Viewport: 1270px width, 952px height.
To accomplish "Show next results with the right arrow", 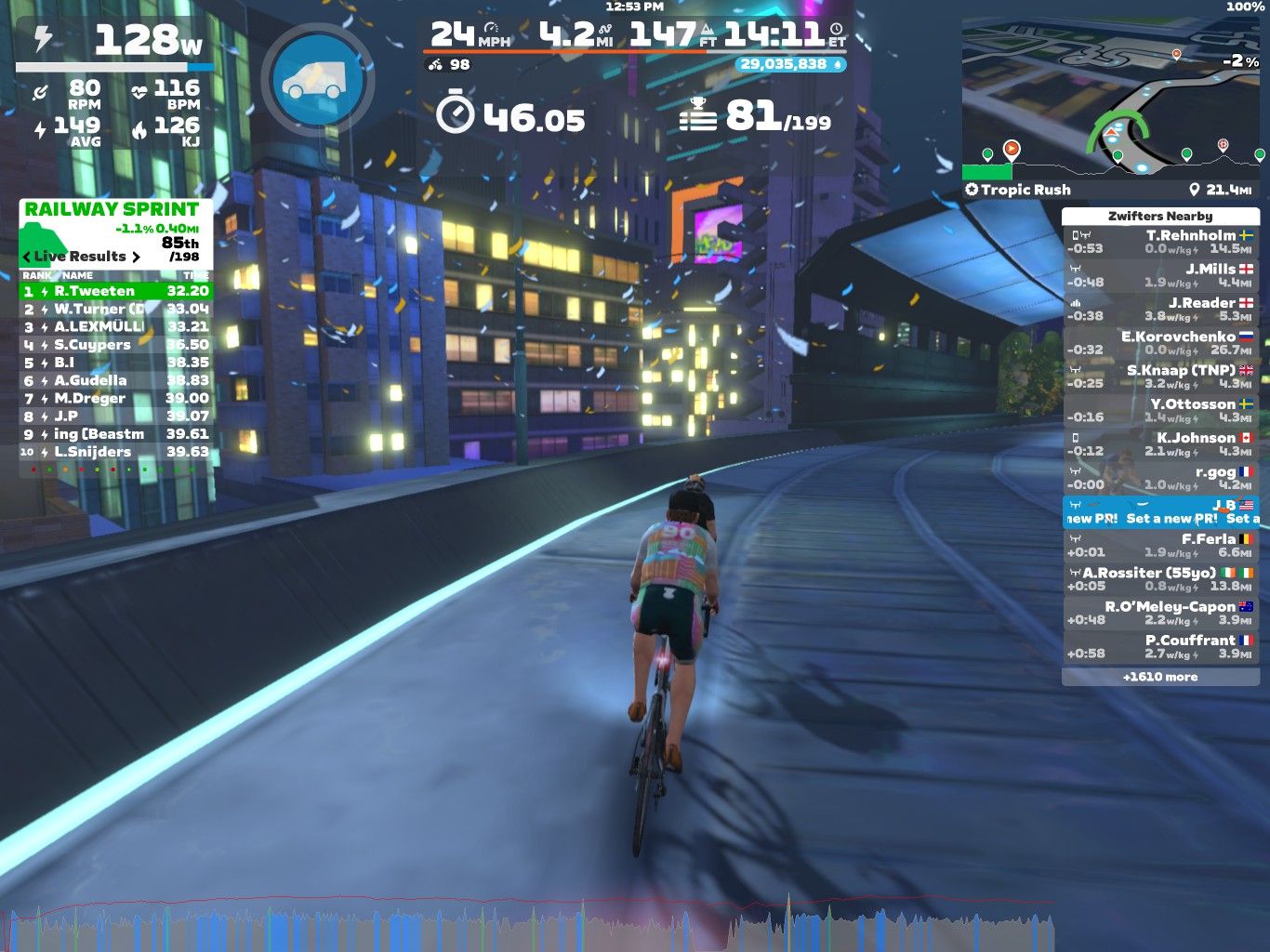I will click(136, 257).
